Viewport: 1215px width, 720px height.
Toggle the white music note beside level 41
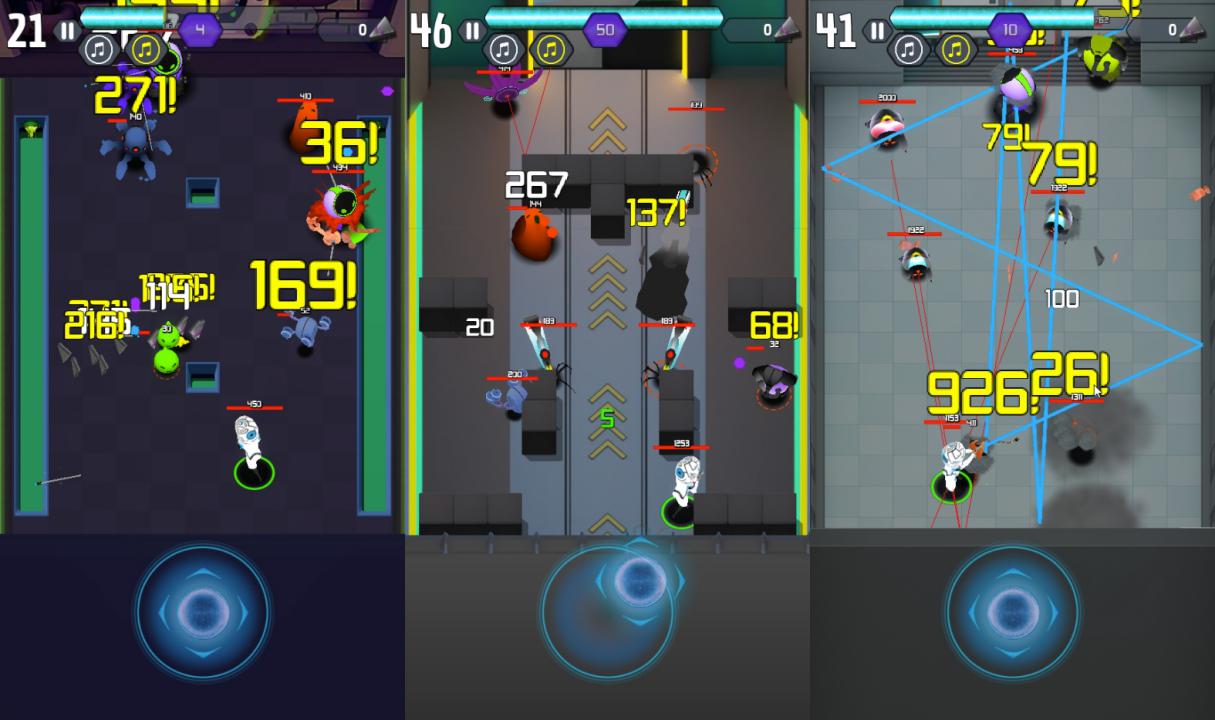pyautogui.click(x=908, y=49)
